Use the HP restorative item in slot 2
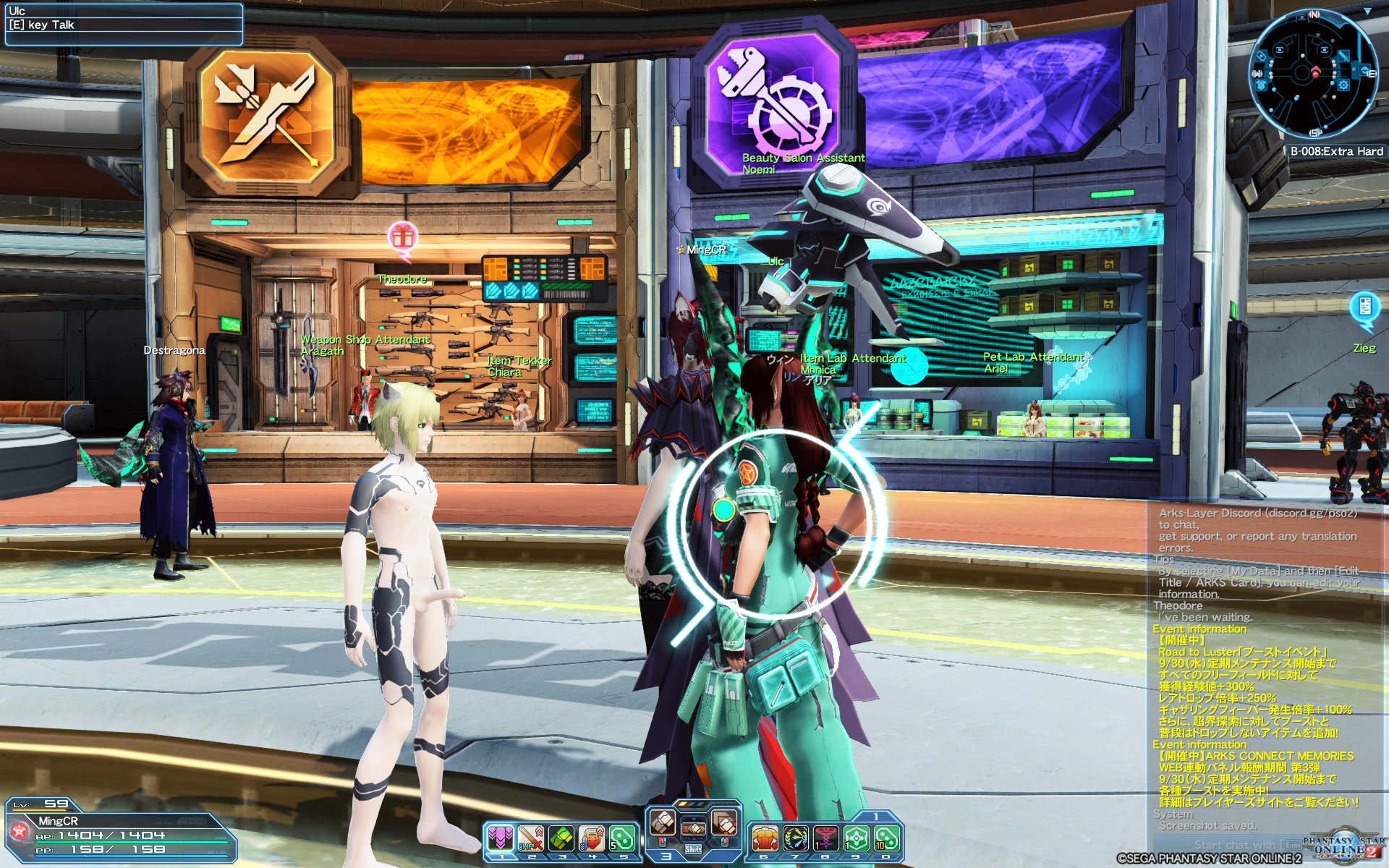 531,837
